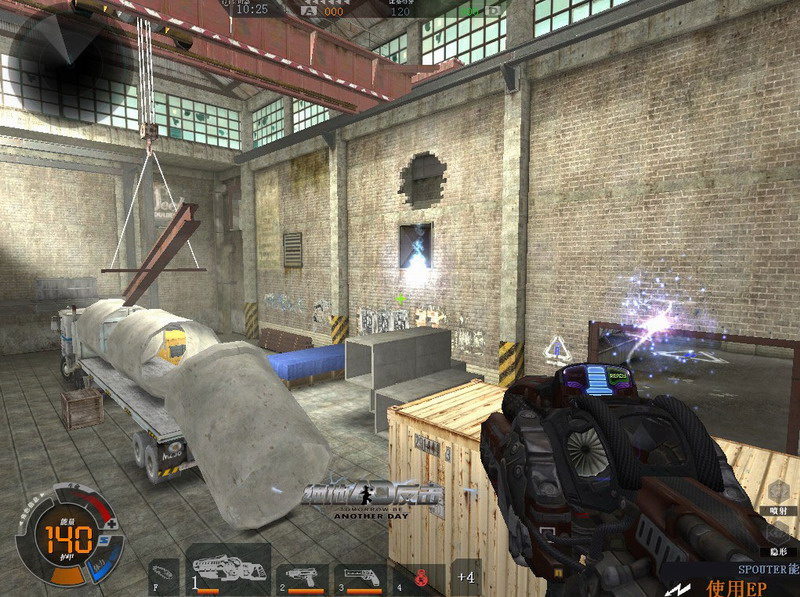Select the red grenade in slot 4

[421, 577]
